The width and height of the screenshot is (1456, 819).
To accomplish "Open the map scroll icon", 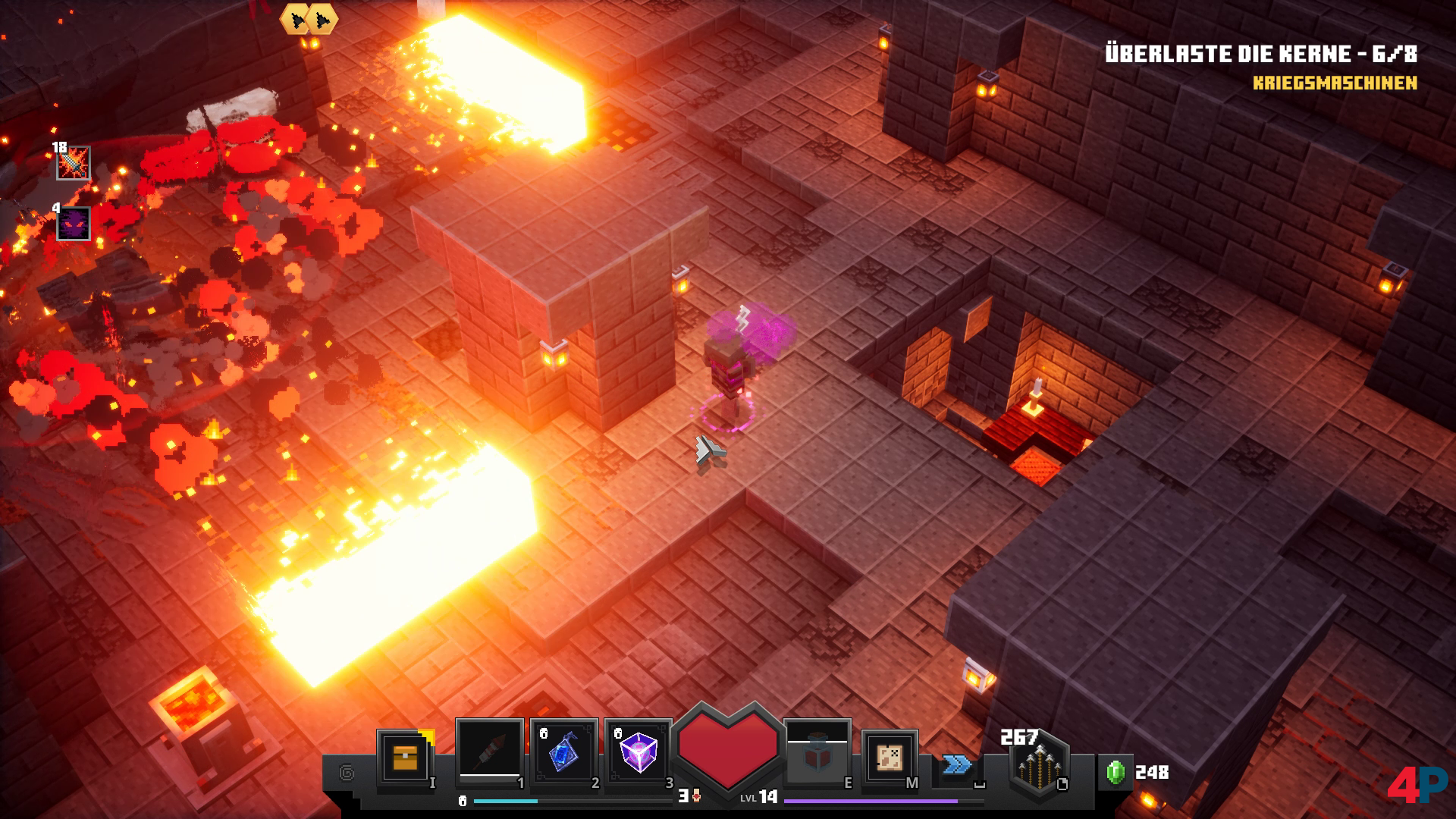I will tap(889, 756).
